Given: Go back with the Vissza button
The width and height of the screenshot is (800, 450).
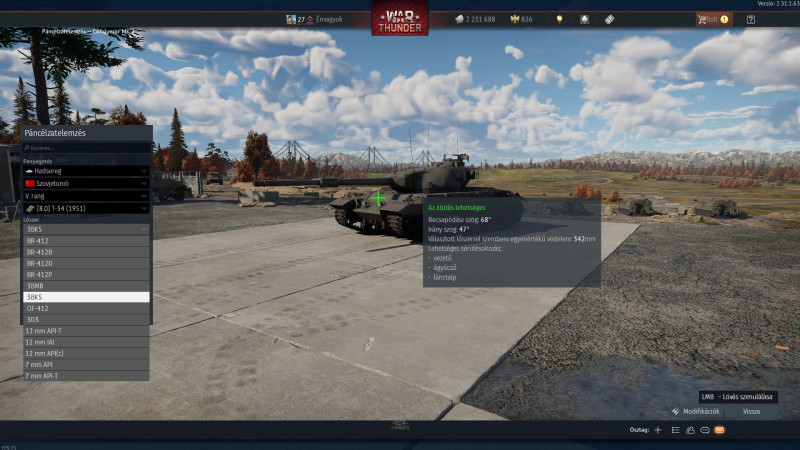Looking at the screenshot, I should pyautogui.click(x=751, y=411).
